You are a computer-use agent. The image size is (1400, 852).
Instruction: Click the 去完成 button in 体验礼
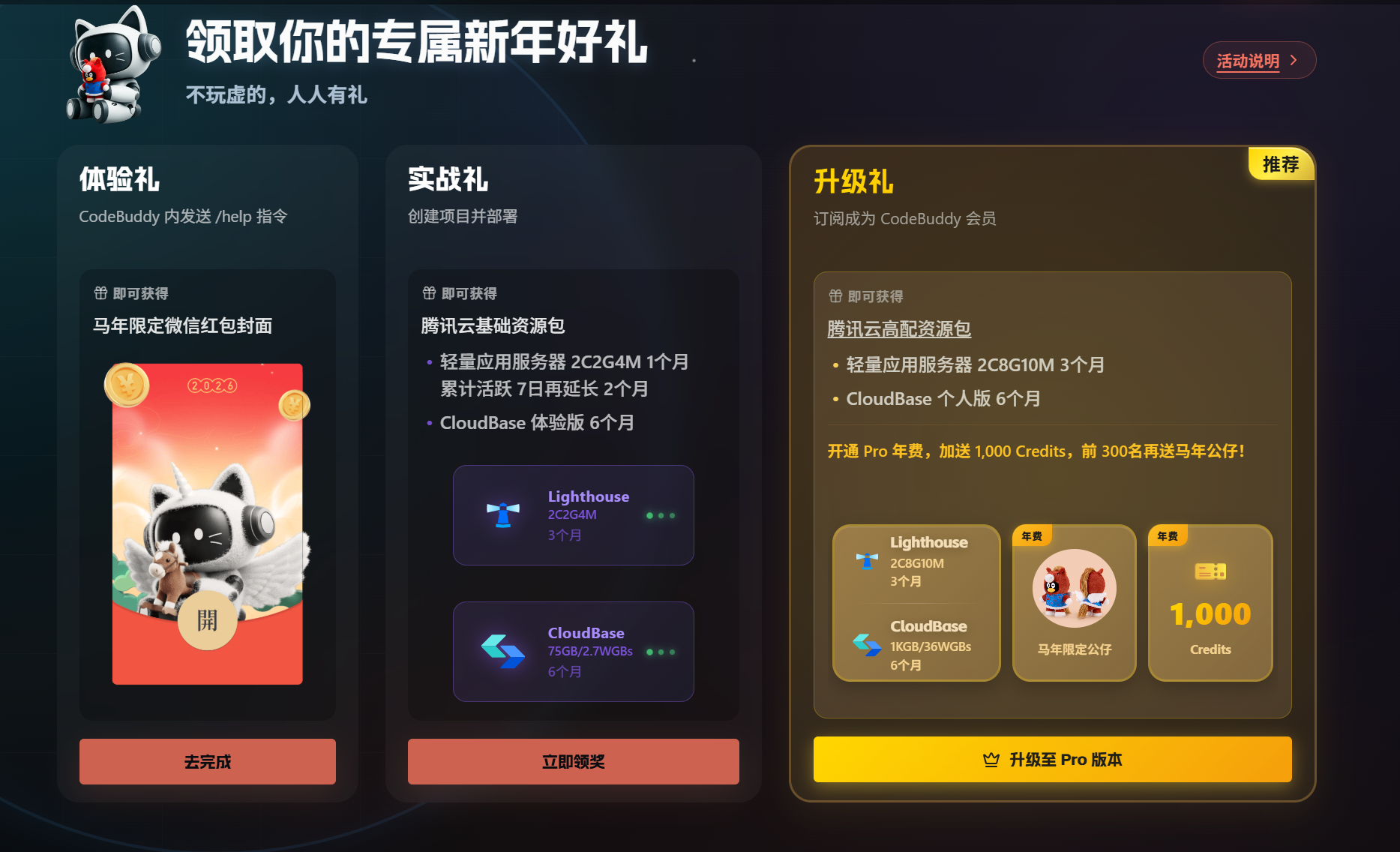click(x=207, y=761)
